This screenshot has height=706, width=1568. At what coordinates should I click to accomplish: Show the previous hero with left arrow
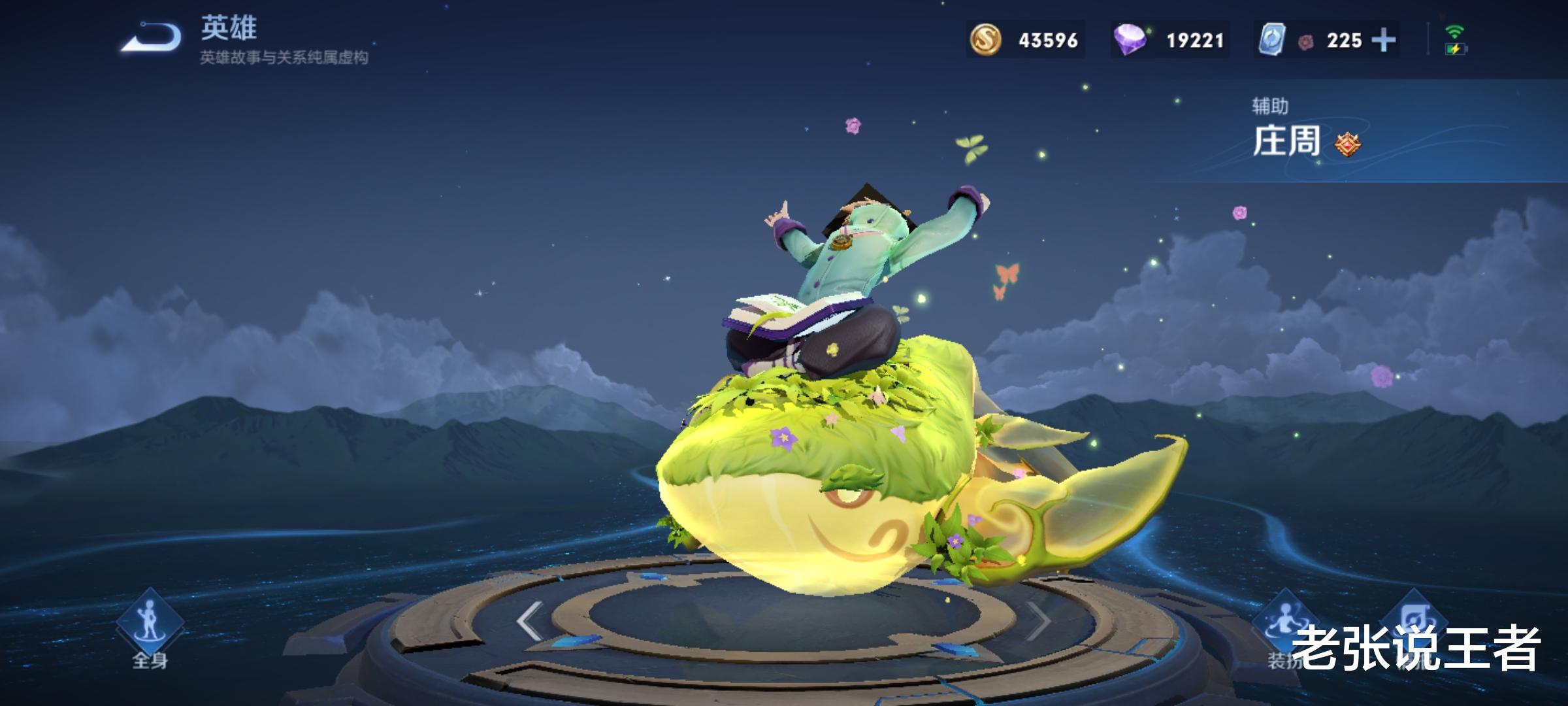pos(529,621)
